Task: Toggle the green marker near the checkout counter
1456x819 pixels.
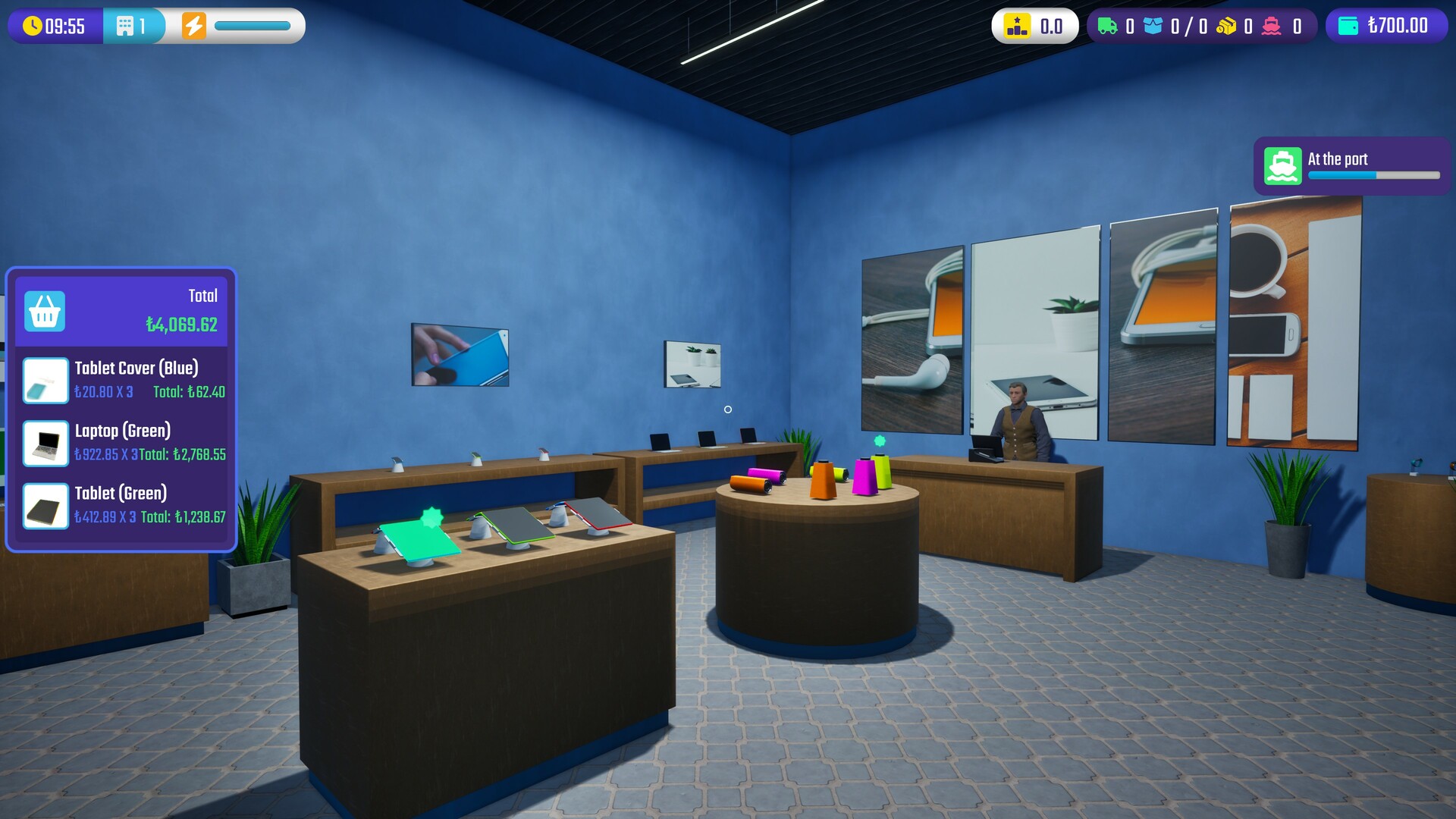Action: [x=878, y=438]
